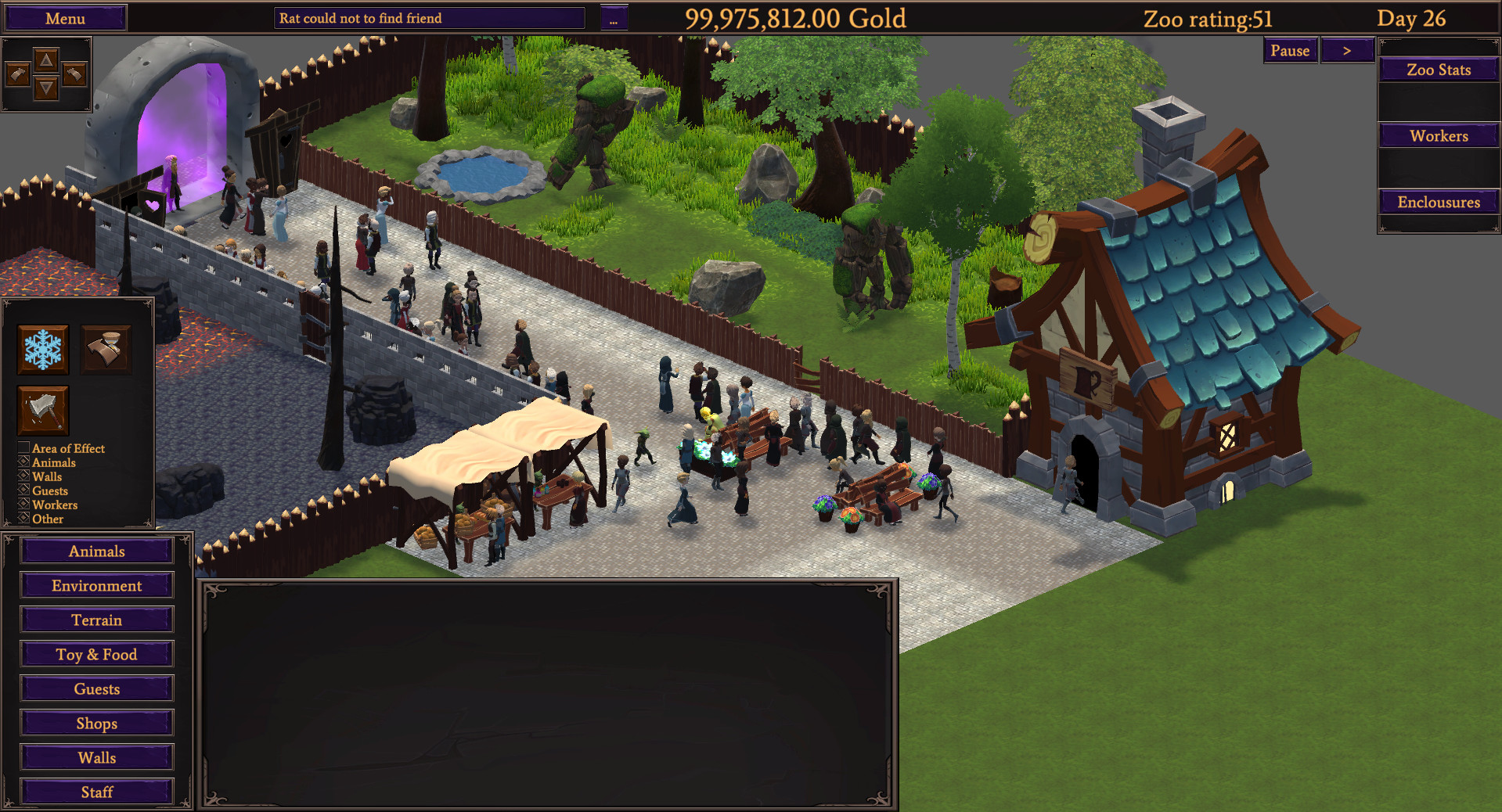Uncheck the Workers selection filter
This screenshot has width=1502, height=812.
tap(23, 504)
